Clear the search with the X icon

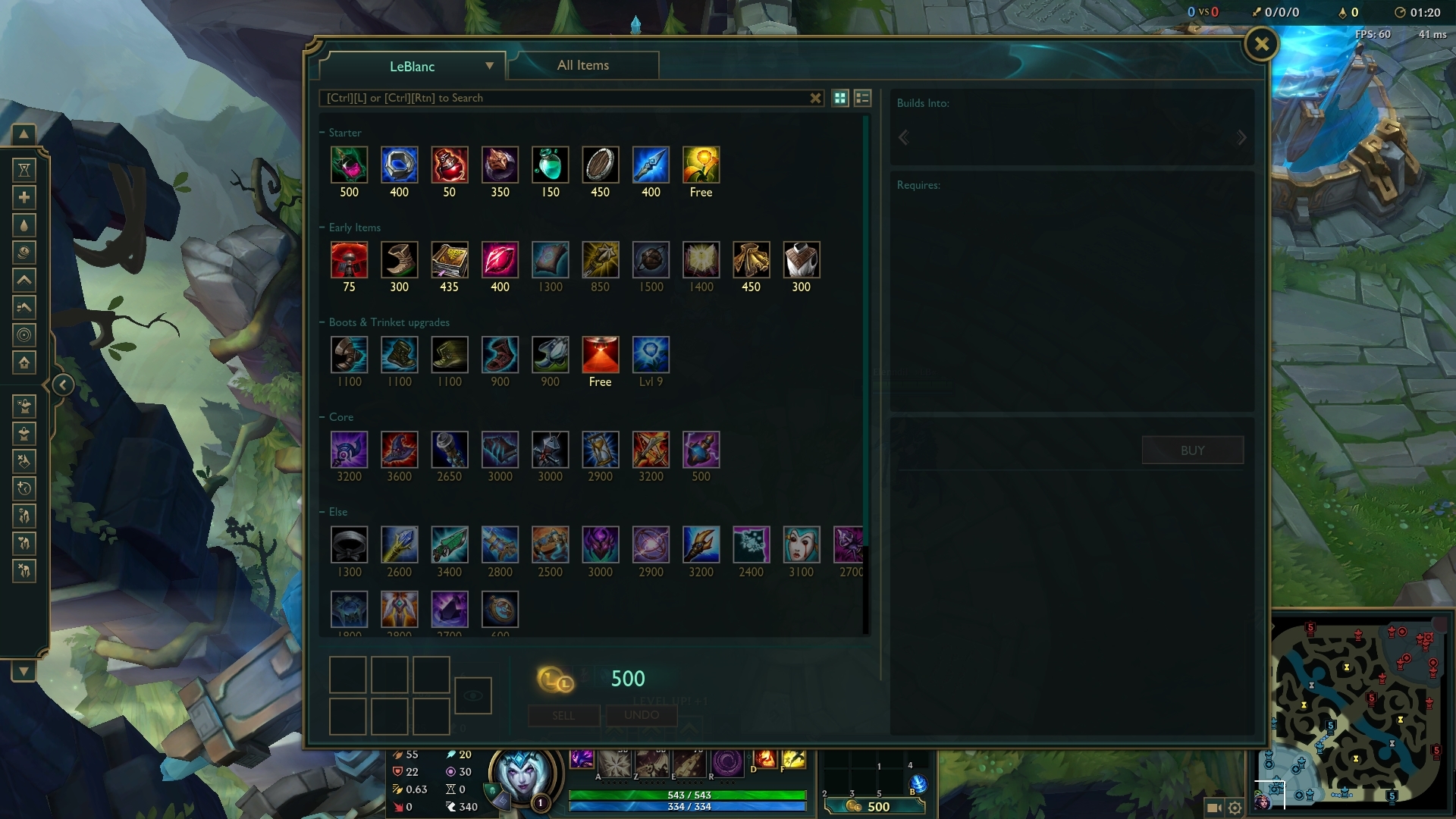[x=815, y=98]
